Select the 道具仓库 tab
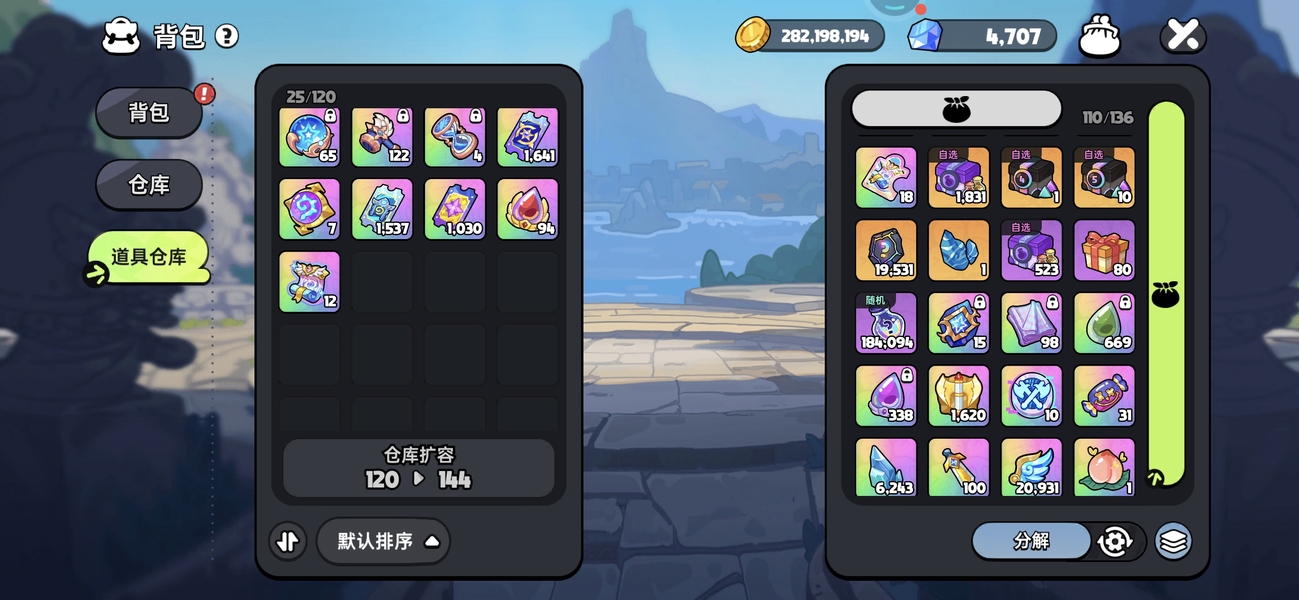The image size is (1299, 600). pos(149,257)
